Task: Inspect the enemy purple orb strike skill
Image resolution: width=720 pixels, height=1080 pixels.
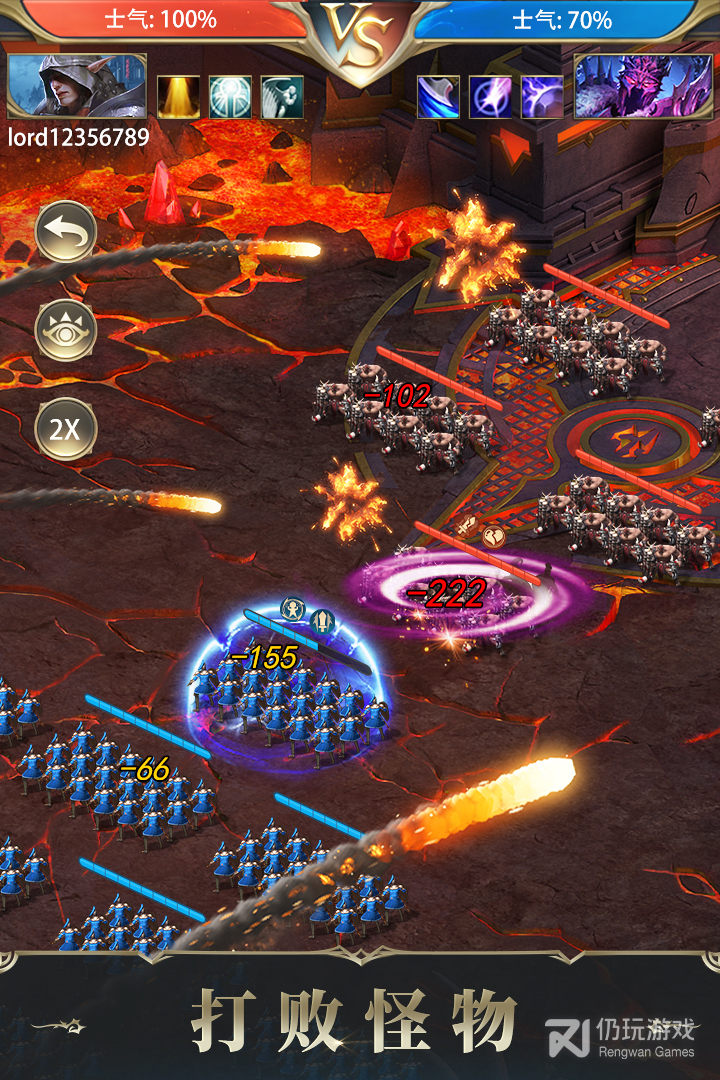Action: (490, 97)
